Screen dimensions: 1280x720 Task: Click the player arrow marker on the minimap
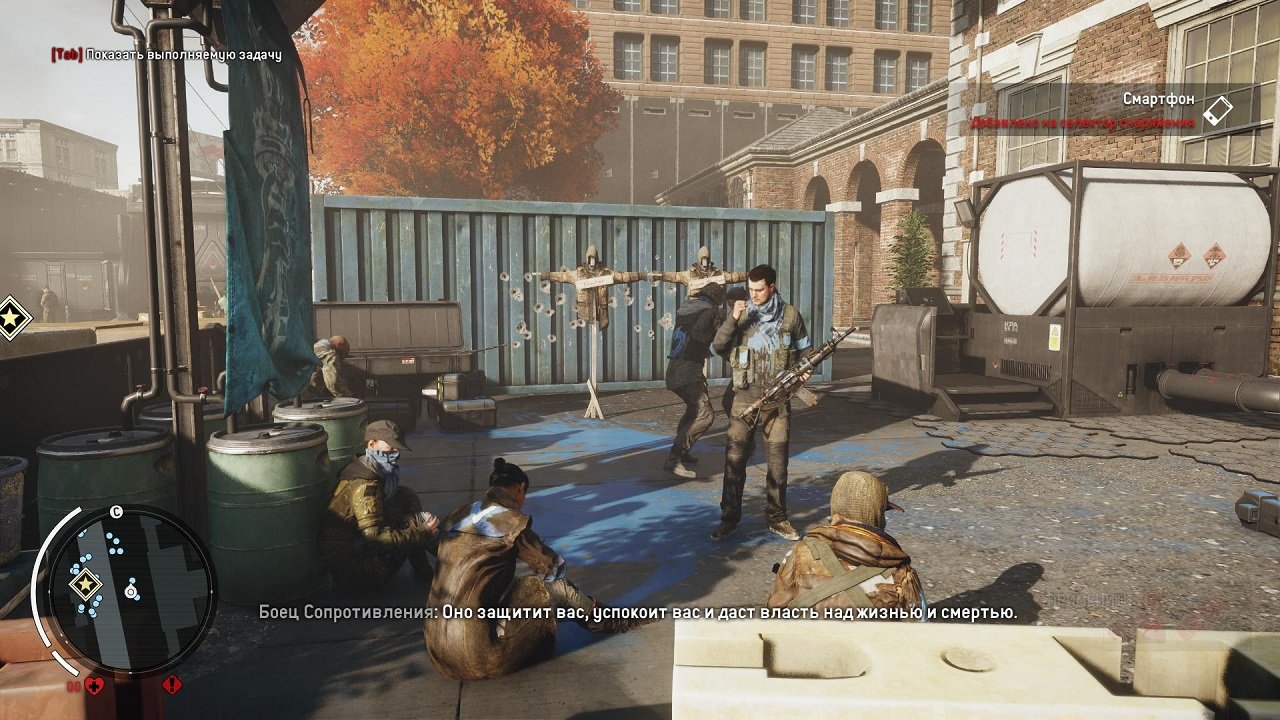[129, 590]
